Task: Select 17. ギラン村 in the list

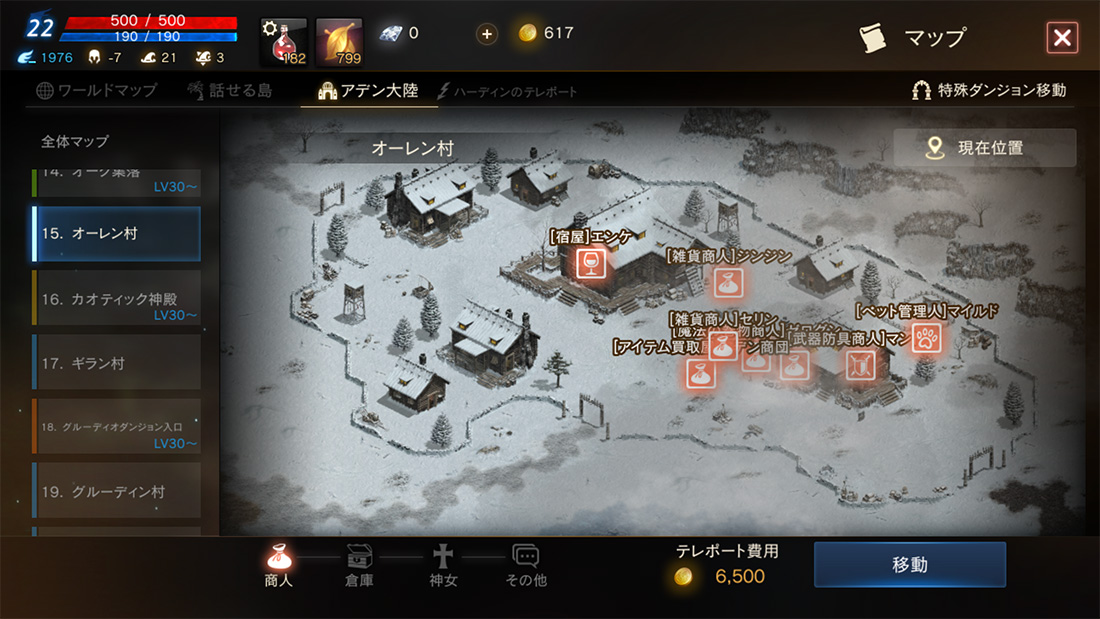Action: [116, 363]
